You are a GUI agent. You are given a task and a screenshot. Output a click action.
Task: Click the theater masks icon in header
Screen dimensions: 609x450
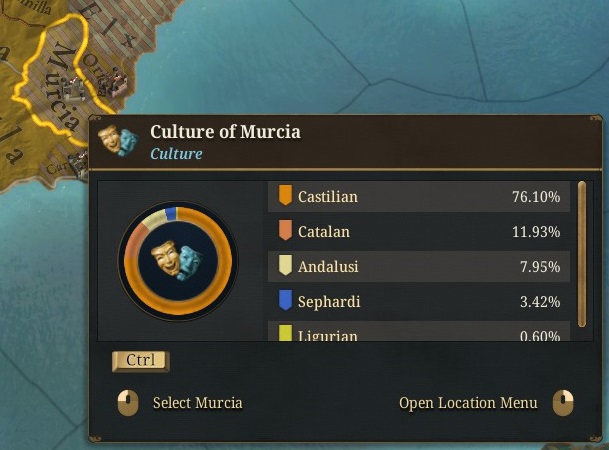pyautogui.click(x=118, y=141)
